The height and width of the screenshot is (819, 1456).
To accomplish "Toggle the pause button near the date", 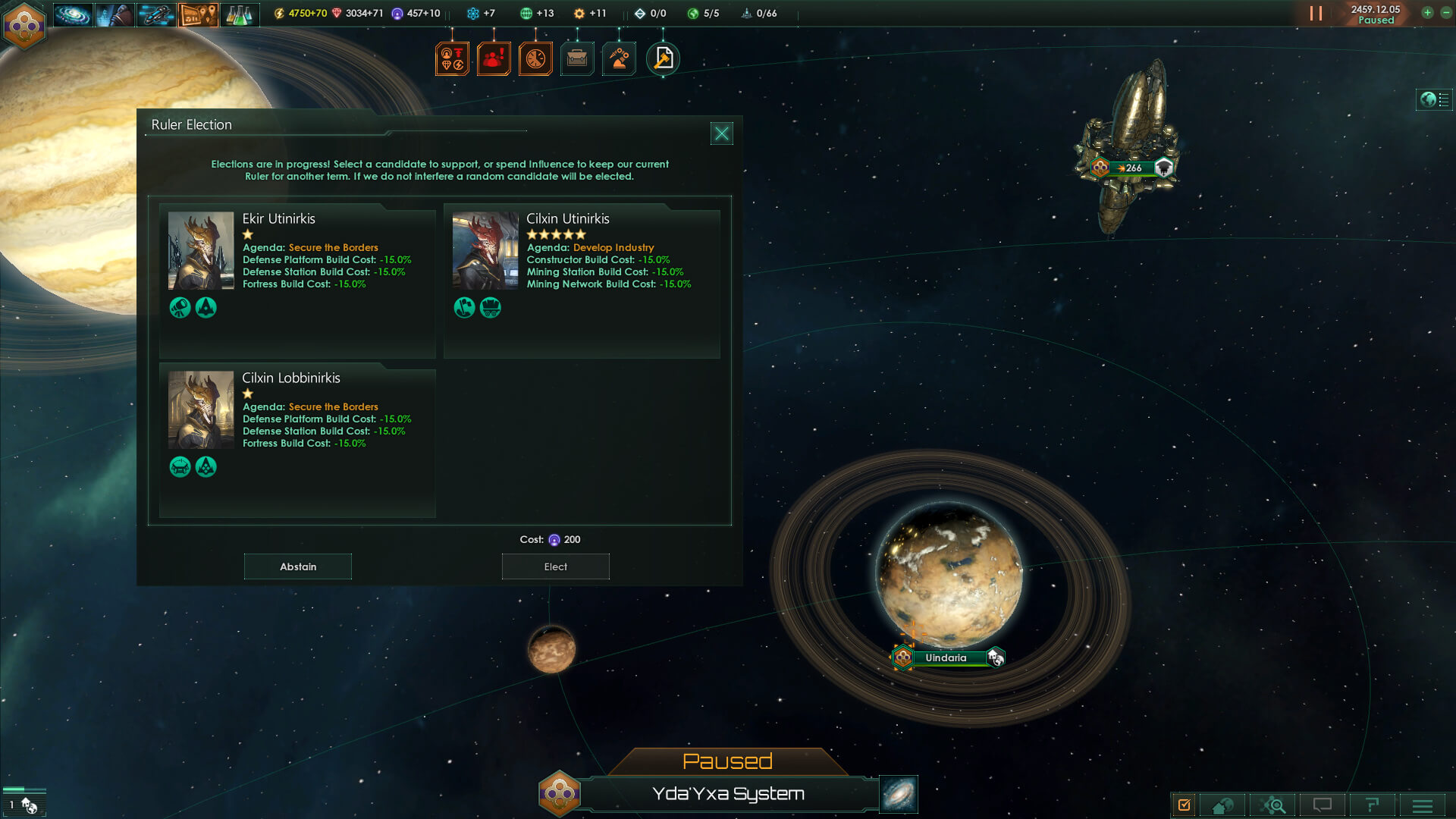I will [1316, 14].
